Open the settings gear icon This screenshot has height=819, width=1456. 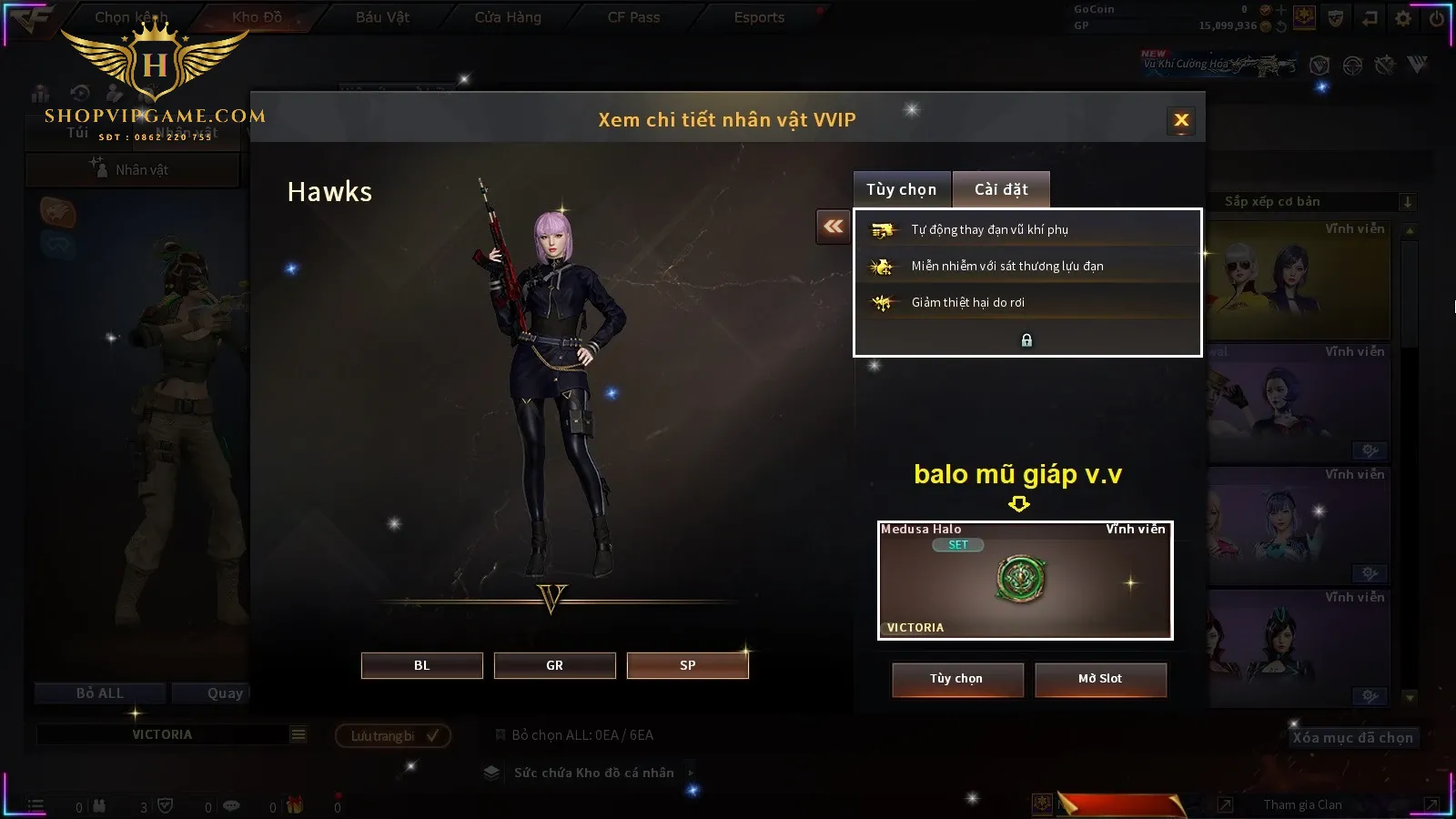tap(1403, 17)
